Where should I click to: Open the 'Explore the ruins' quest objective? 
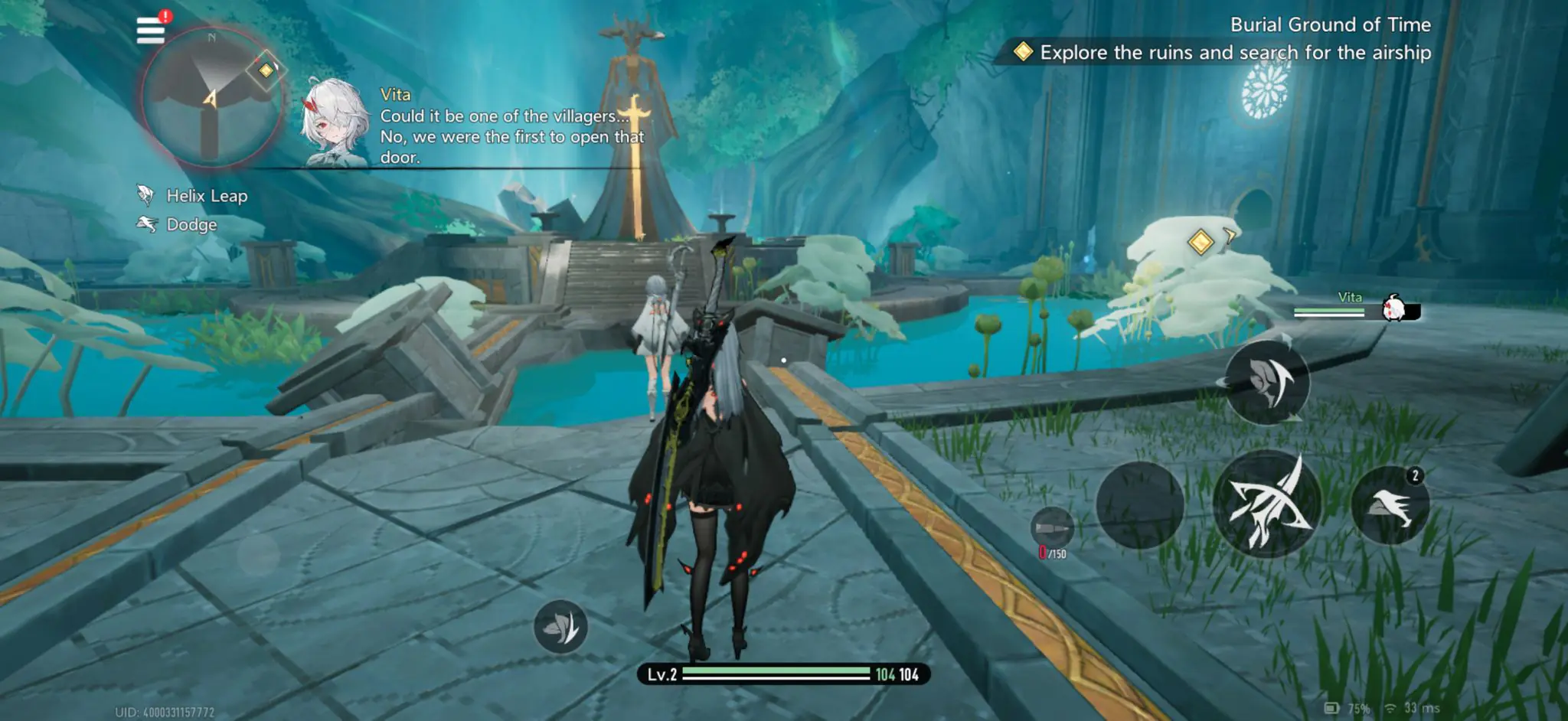coord(1234,52)
